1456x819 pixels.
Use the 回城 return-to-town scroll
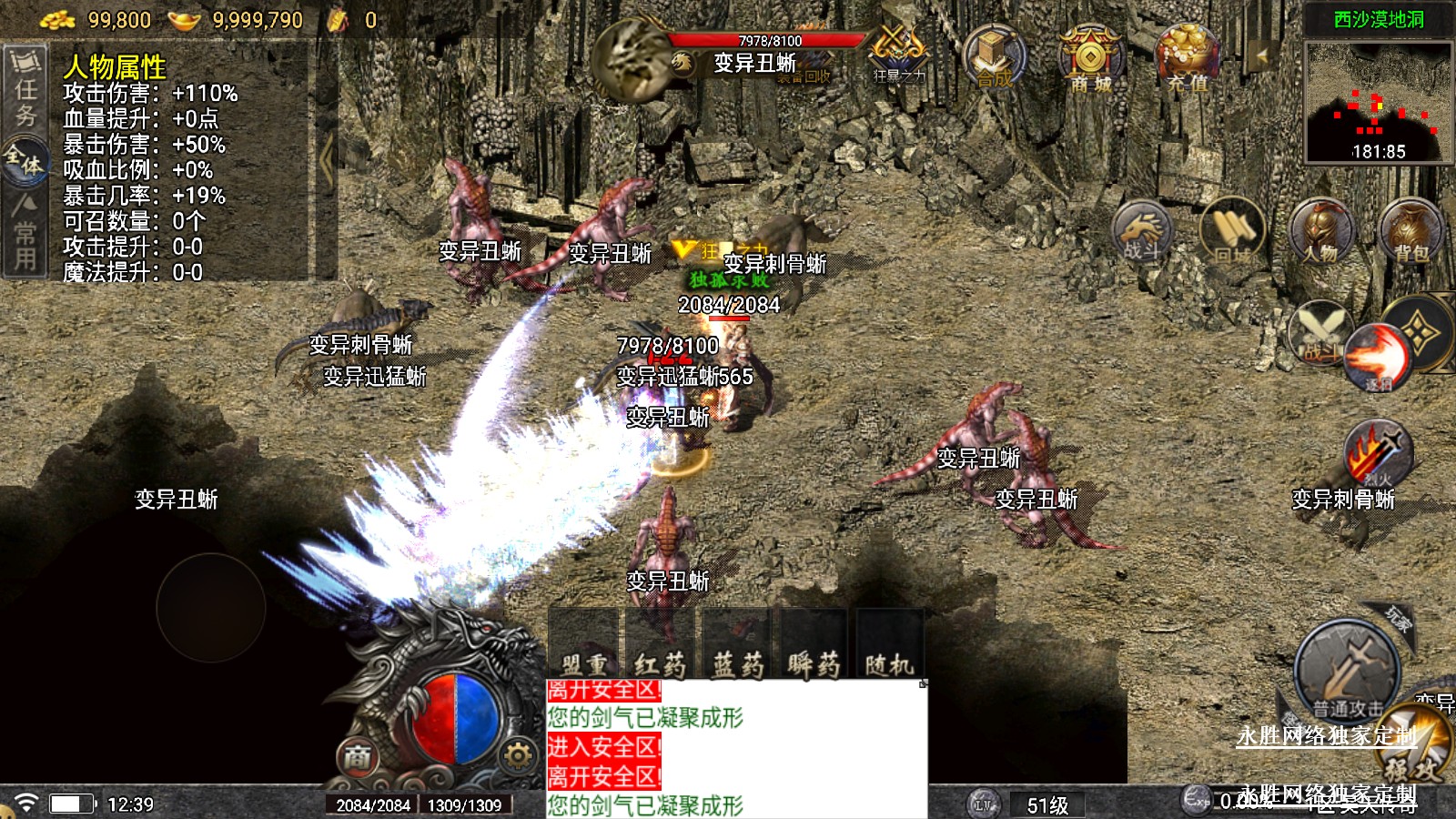coord(1232,231)
